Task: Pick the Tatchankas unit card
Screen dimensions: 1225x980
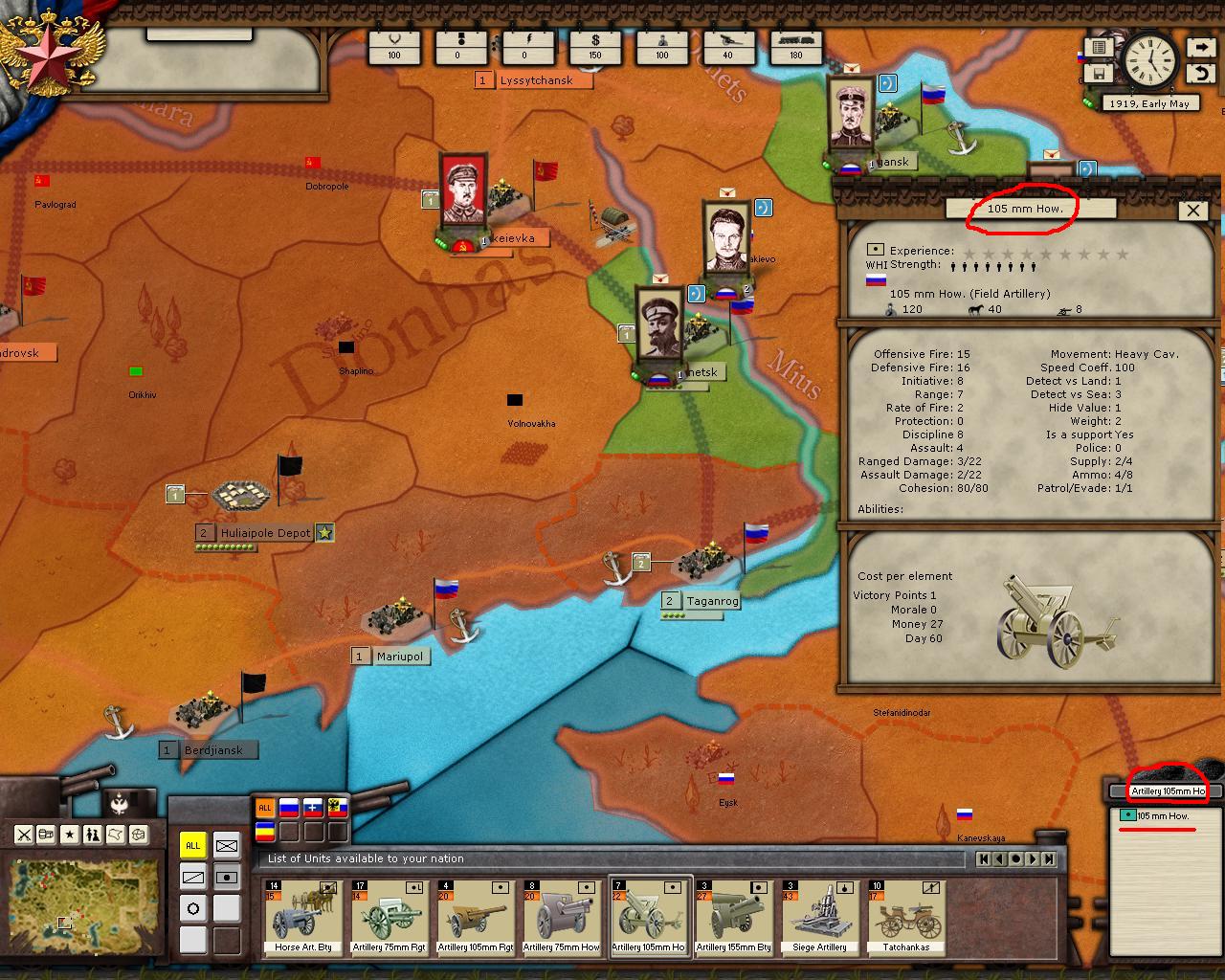Action: 906,918
